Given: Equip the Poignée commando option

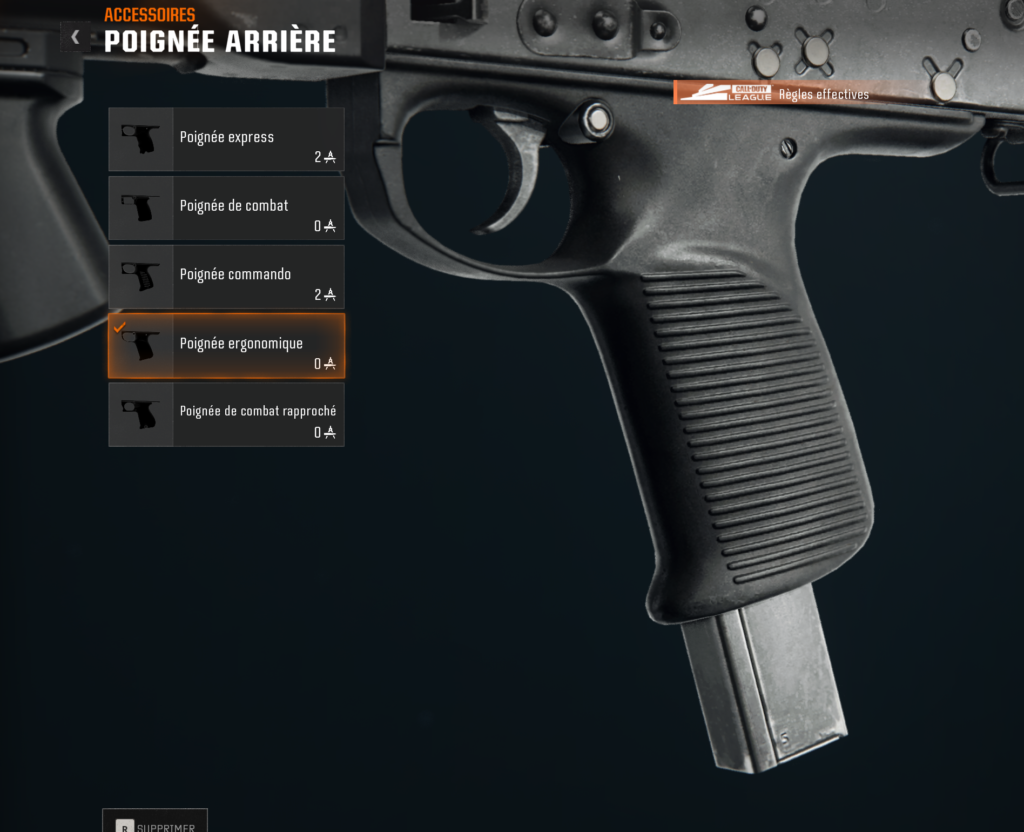Looking at the screenshot, I should tap(226, 277).
